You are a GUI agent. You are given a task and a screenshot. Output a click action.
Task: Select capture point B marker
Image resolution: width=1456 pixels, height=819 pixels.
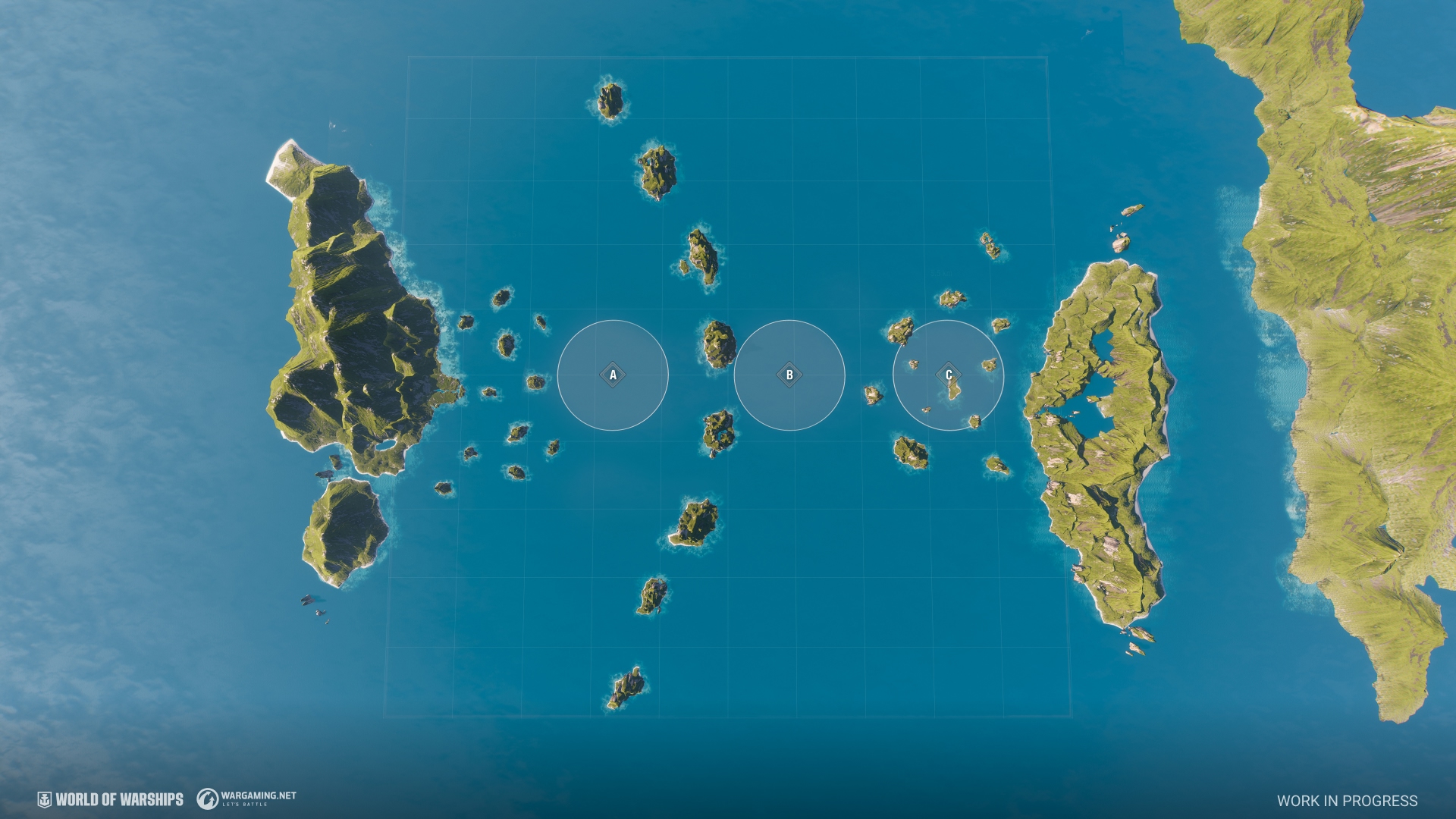[789, 375]
